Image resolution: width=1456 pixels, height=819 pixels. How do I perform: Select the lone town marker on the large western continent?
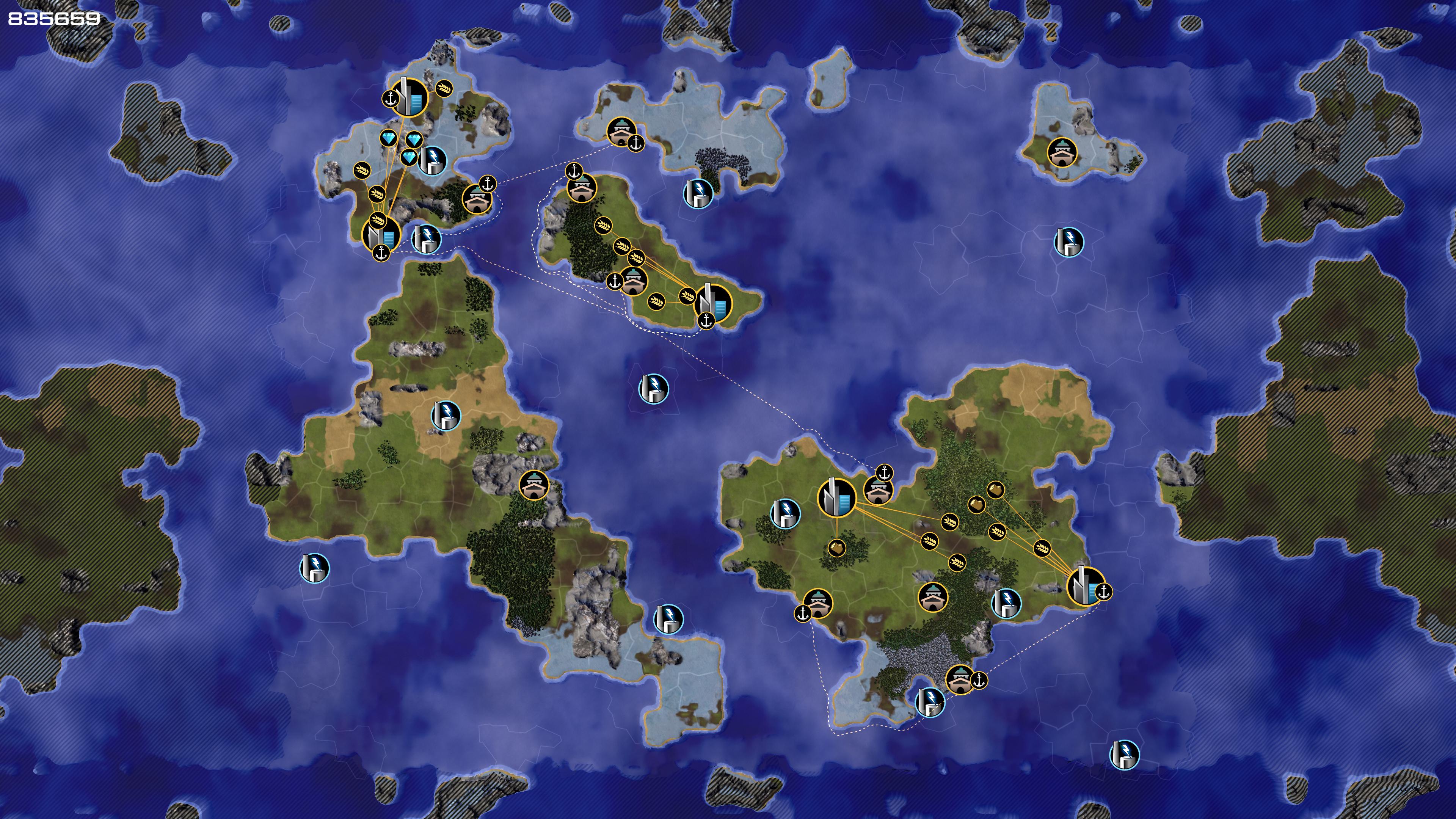coord(534,485)
